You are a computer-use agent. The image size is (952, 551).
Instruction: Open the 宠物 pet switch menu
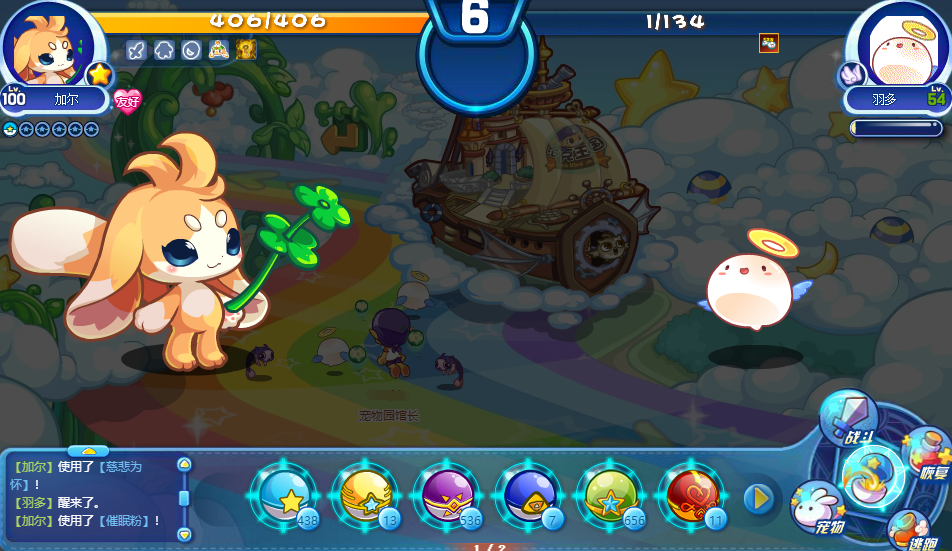[817, 507]
